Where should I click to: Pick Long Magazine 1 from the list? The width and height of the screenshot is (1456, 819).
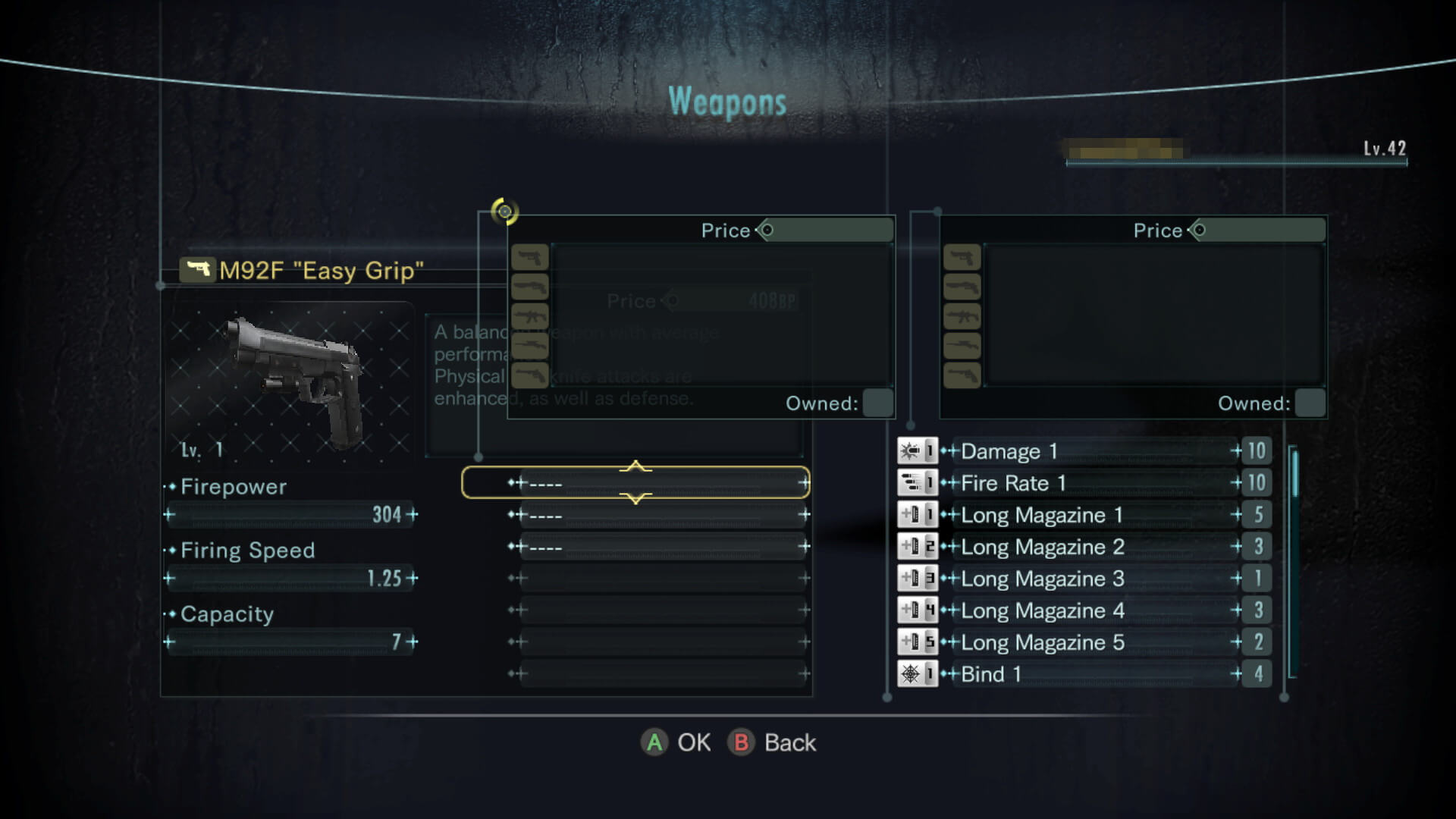[x=1084, y=515]
